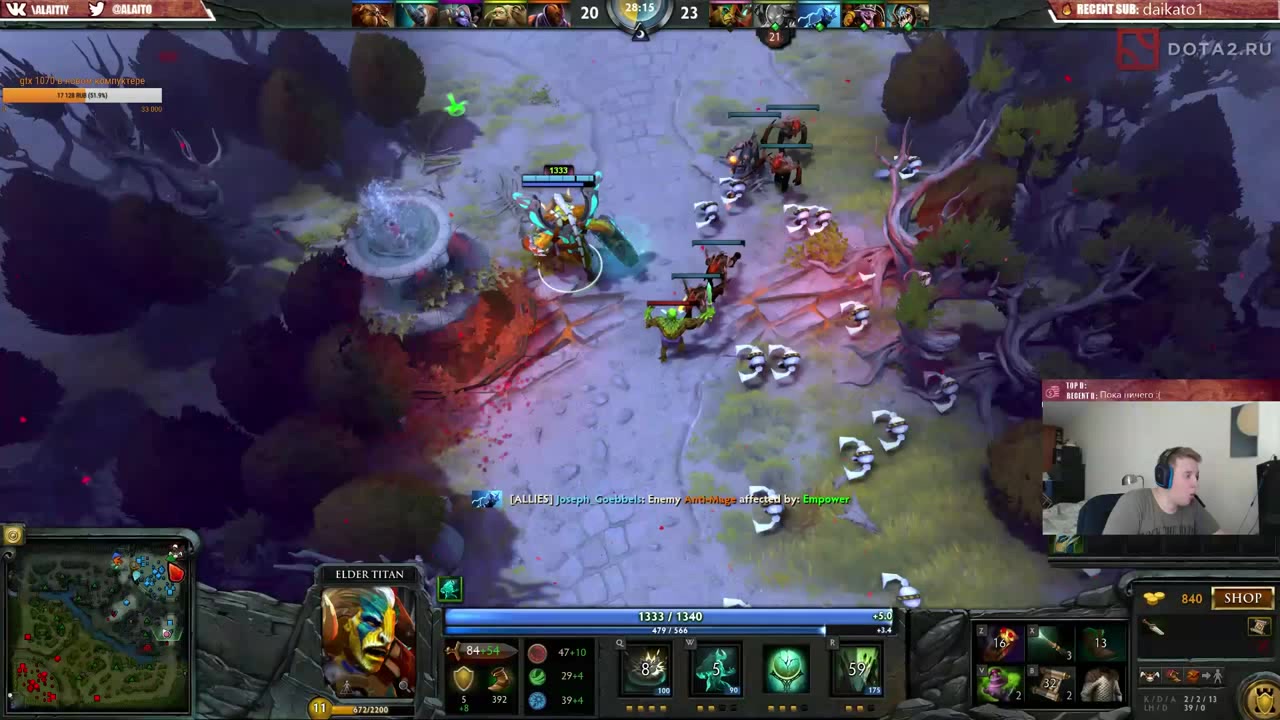Inspect the green buff icon above health bar

pyautogui.click(x=449, y=588)
